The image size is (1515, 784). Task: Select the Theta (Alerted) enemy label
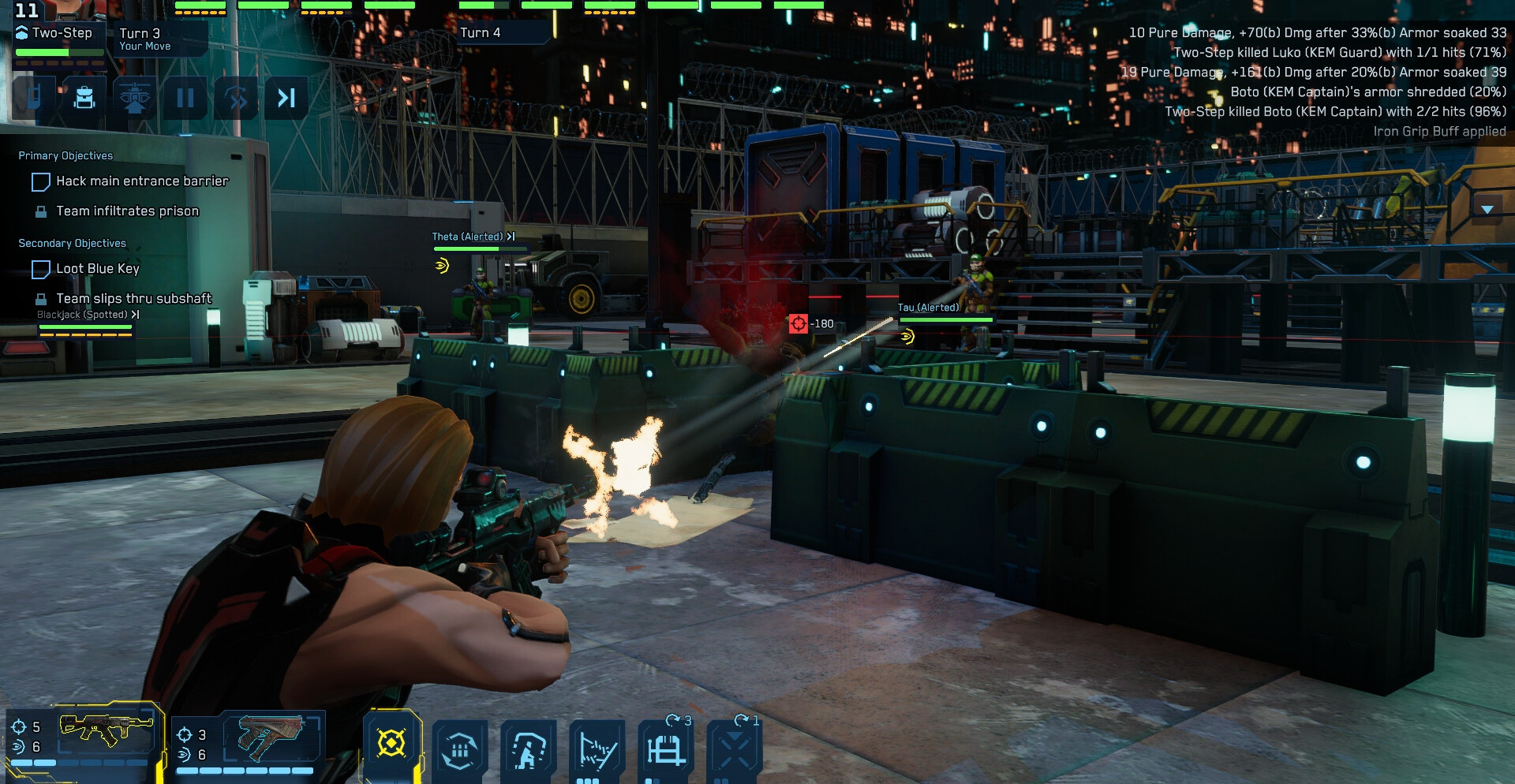pyautogui.click(x=467, y=237)
